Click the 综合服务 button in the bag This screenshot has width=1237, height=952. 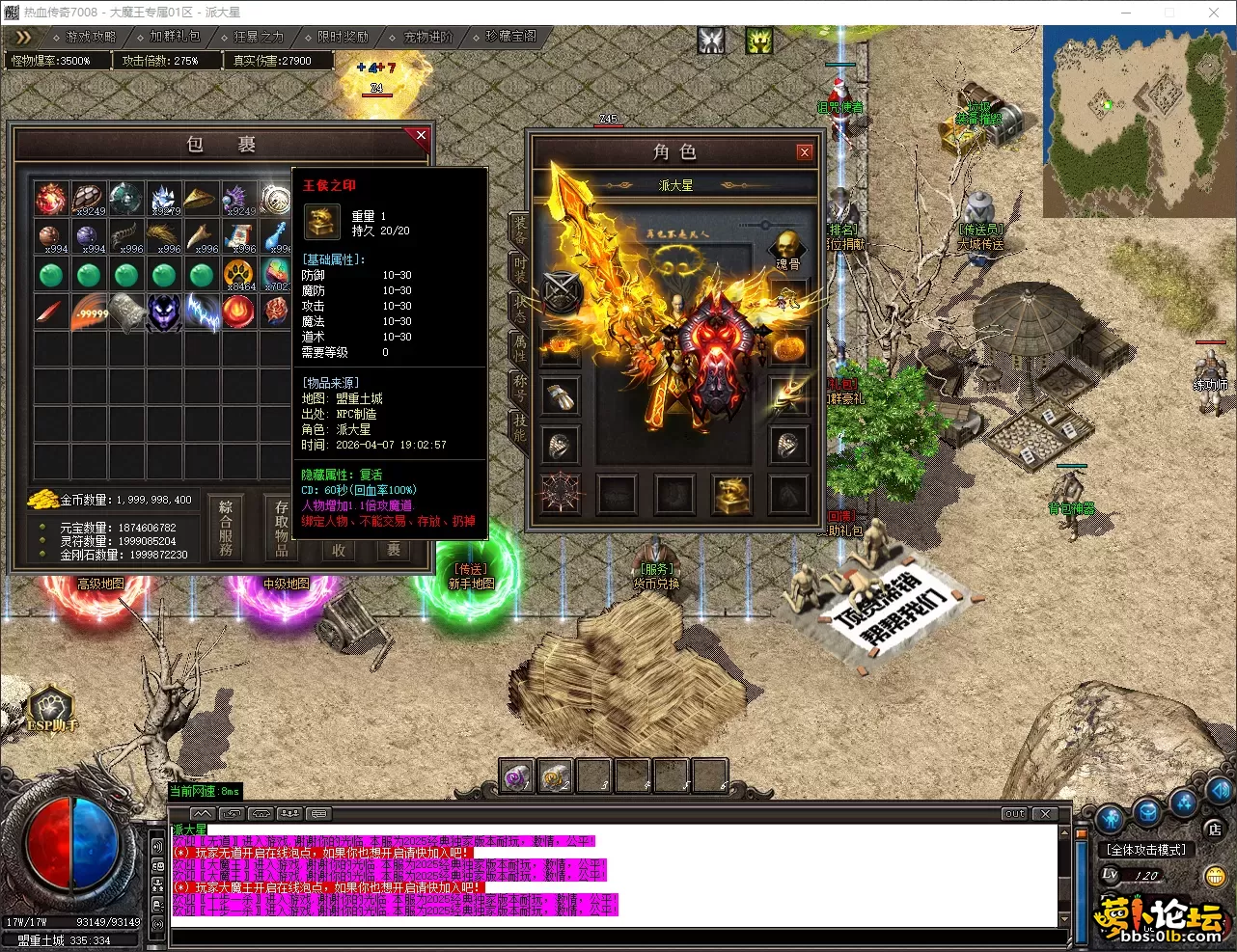click(x=226, y=528)
